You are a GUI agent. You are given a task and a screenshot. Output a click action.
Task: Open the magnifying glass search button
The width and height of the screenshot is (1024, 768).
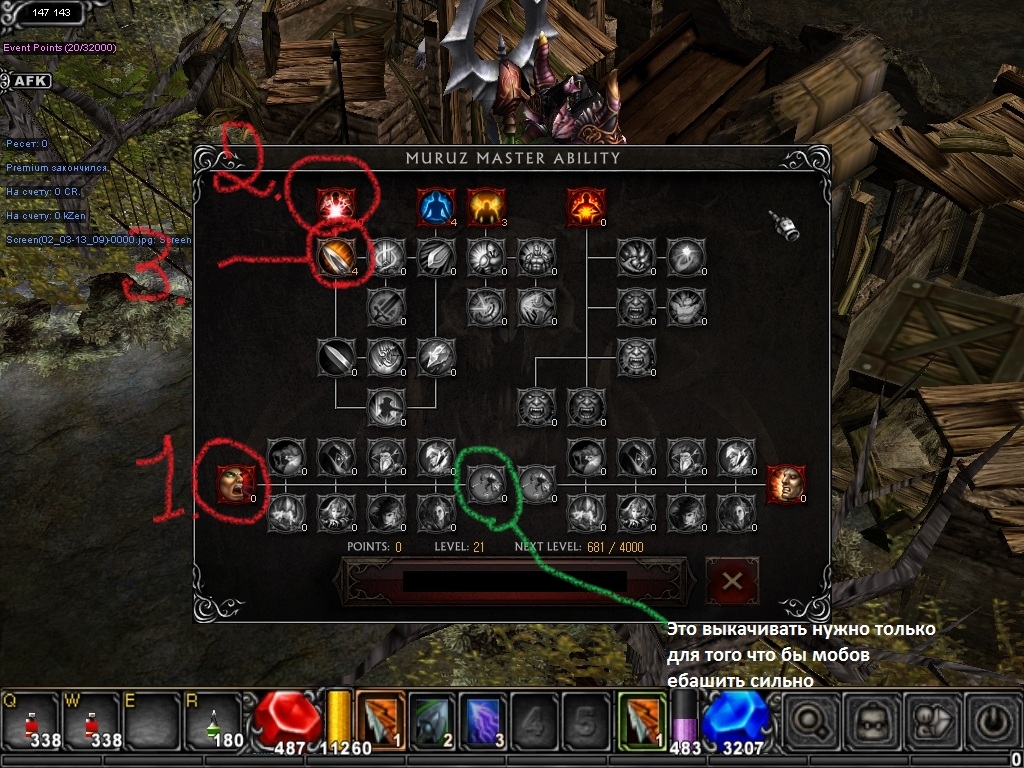coord(812,720)
